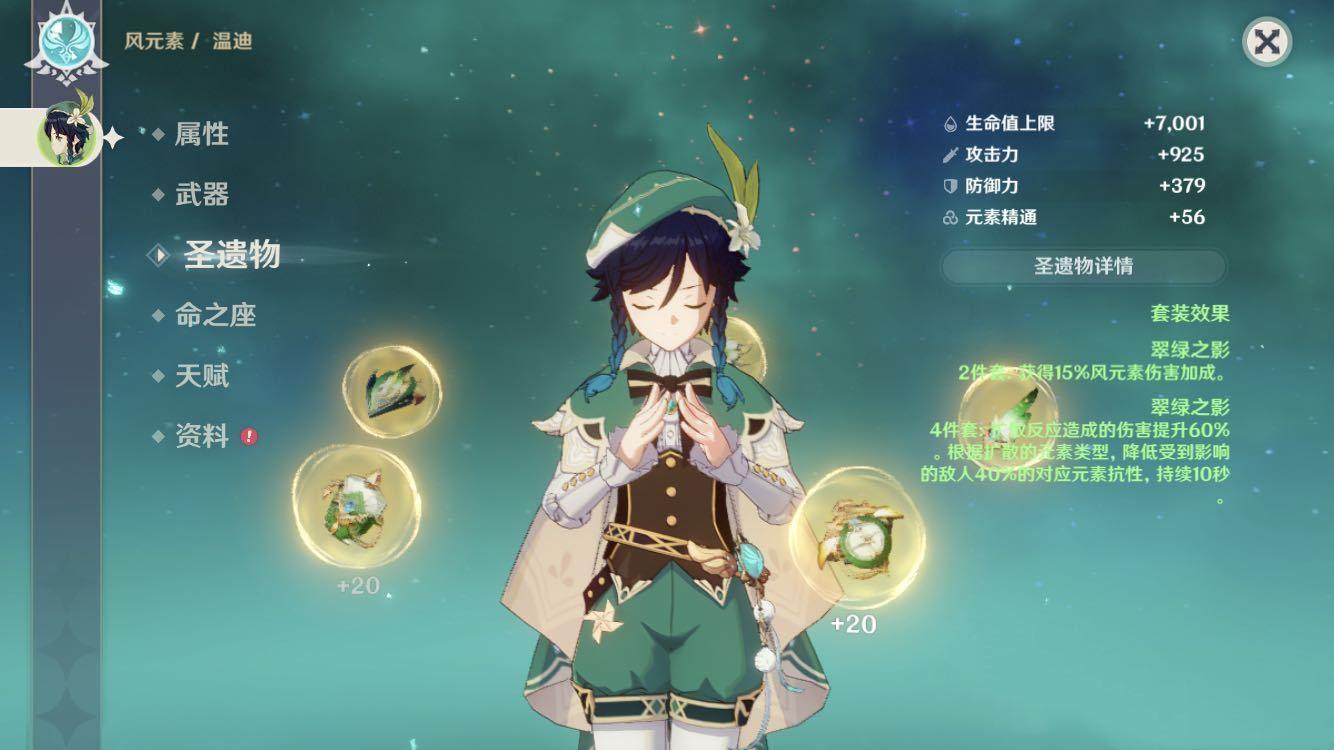Viewport: 1334px width, 750px height.
Task: Choose the green hunter's cap artifact bubble
Action: (x=392, y=389)
